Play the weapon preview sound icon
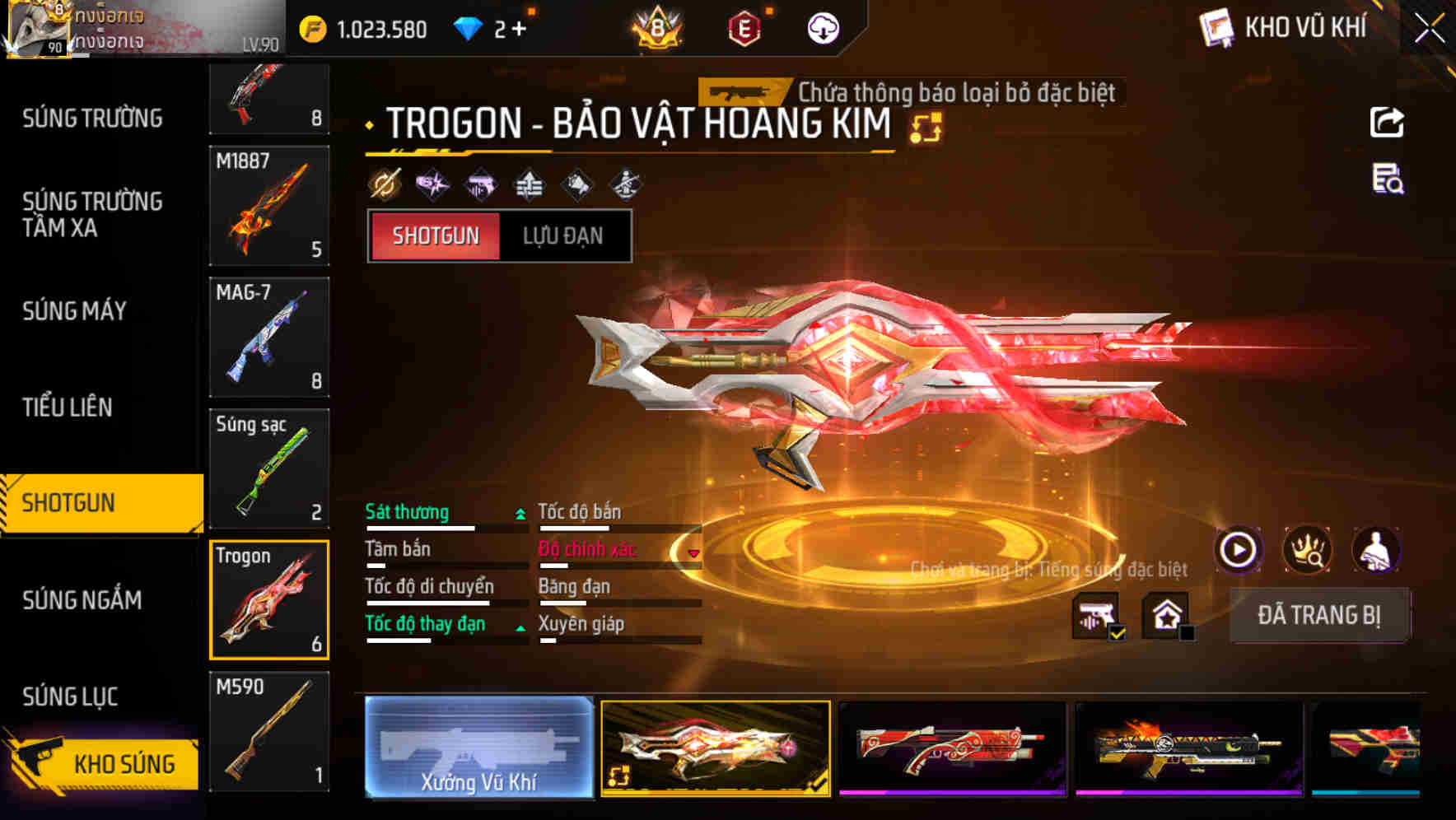Image resolution: width=1456 pixels, height=820 pixels. coord(1240,550)
